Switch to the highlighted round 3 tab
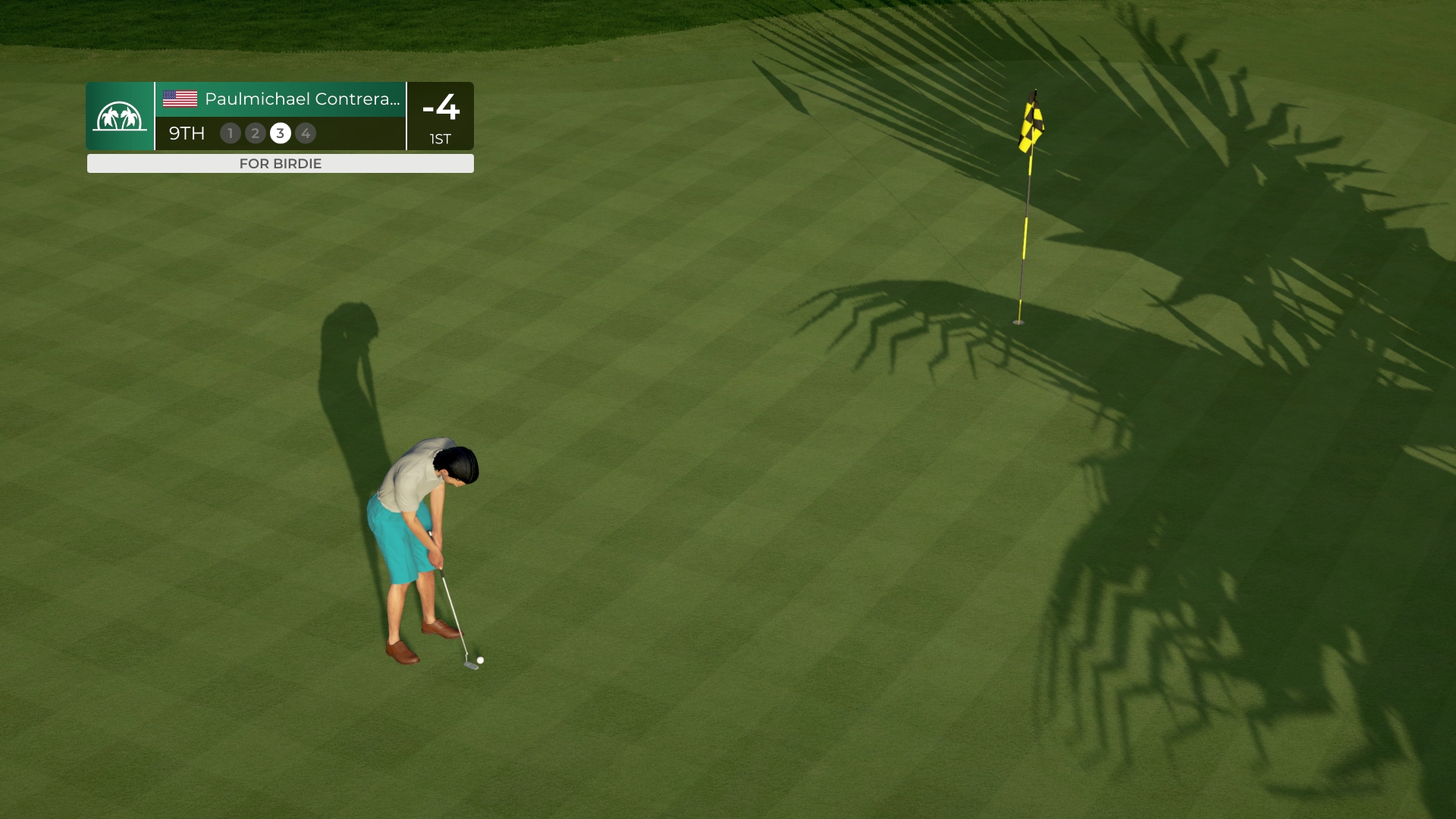 [x=281, y=133]
